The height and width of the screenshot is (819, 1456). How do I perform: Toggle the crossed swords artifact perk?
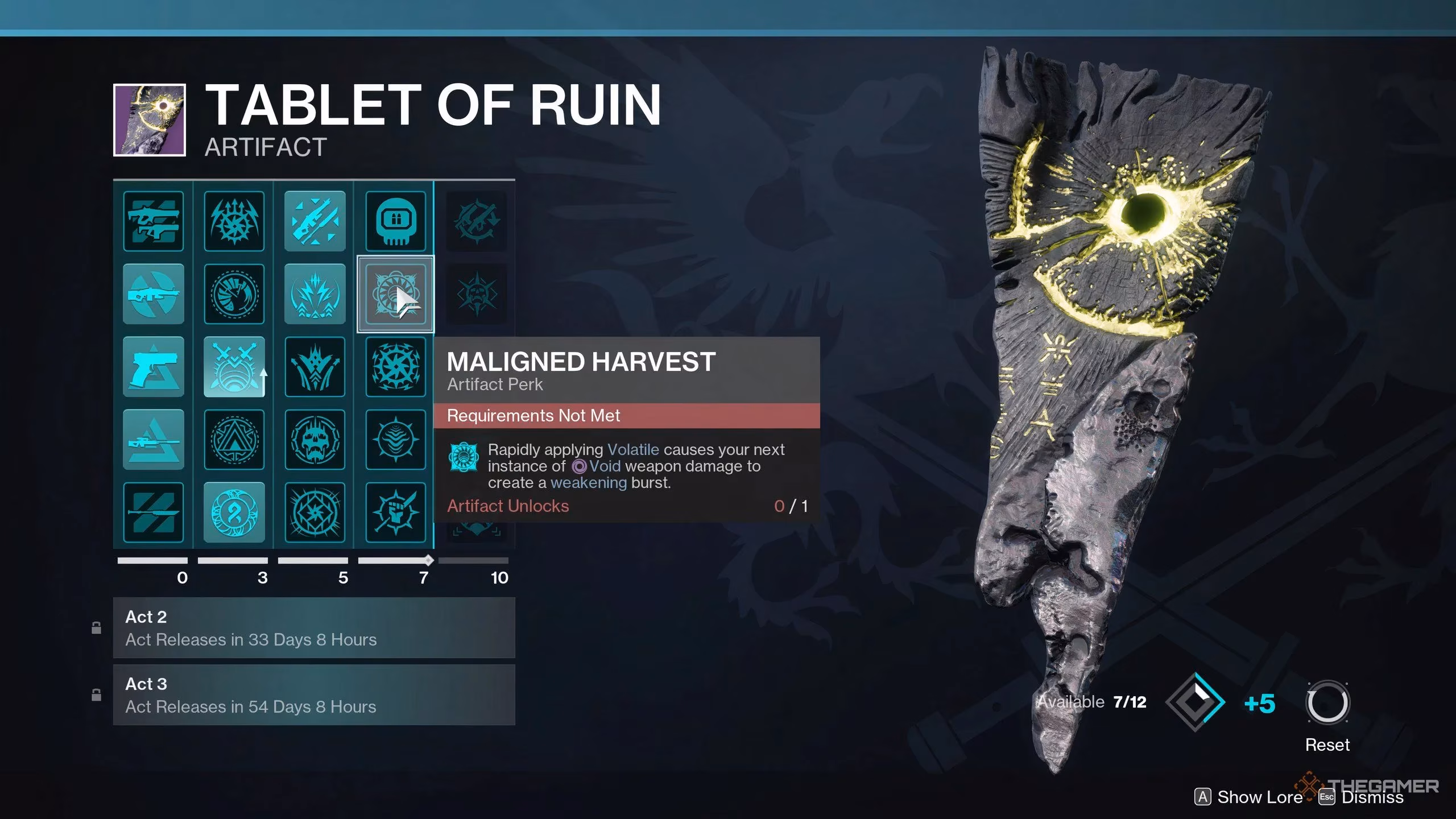point(234,367)
